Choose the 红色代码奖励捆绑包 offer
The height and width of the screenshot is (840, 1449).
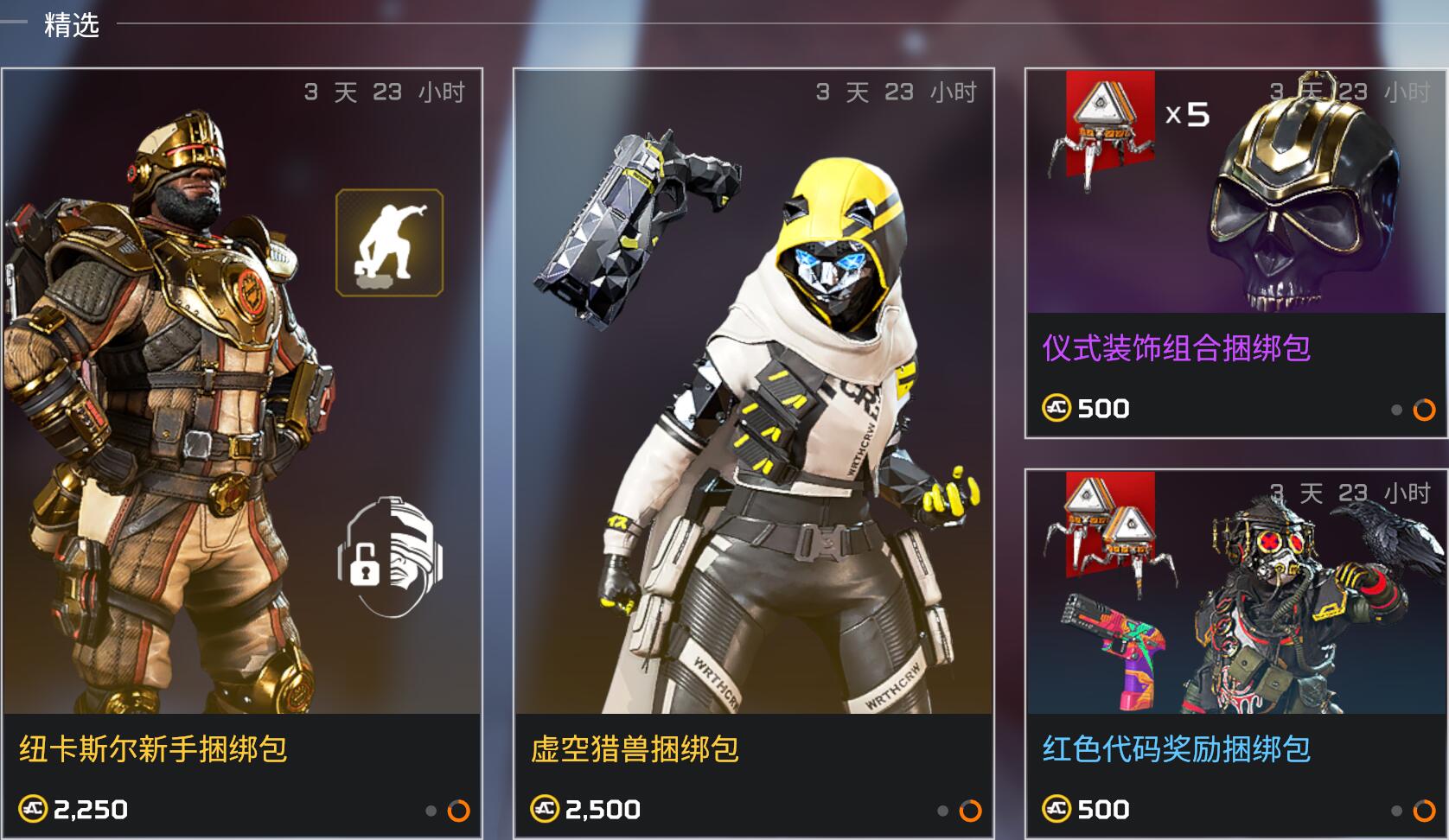click(x=1236, y=652)
